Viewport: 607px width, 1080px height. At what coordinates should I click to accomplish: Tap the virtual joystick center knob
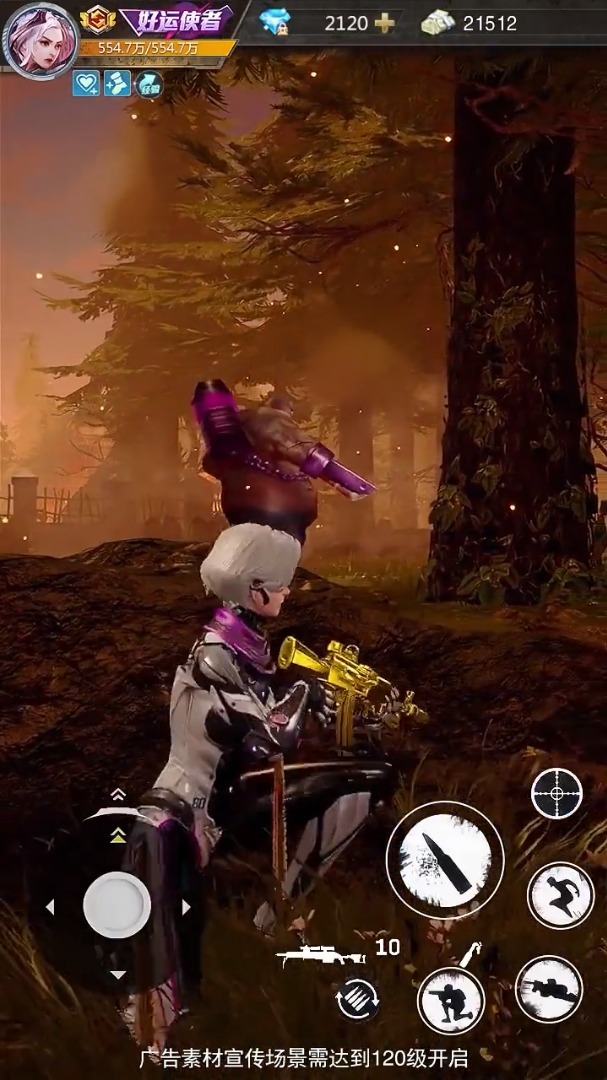coord(117,904)
